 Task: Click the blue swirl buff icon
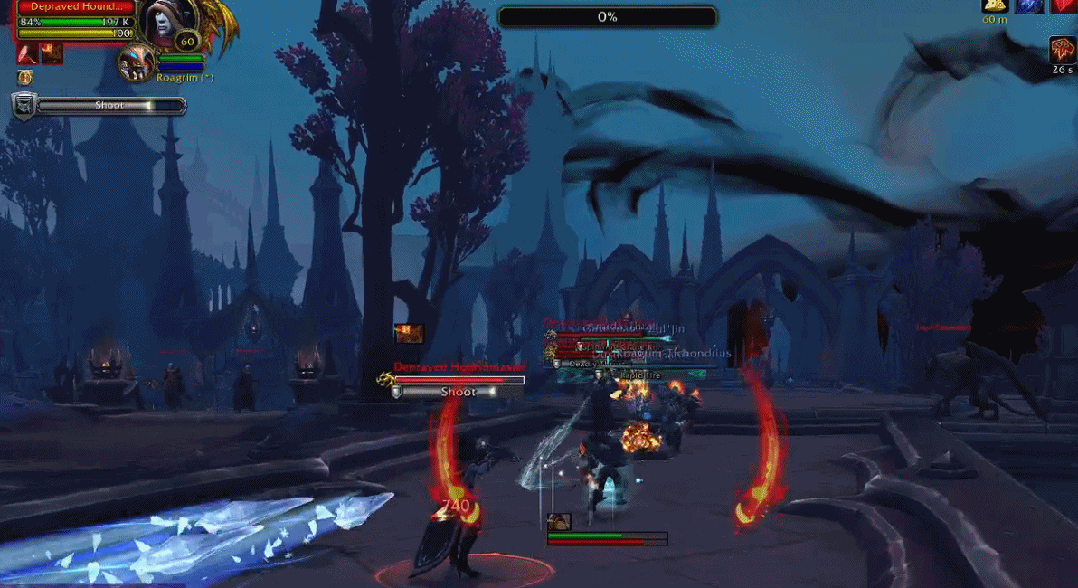1030,5
